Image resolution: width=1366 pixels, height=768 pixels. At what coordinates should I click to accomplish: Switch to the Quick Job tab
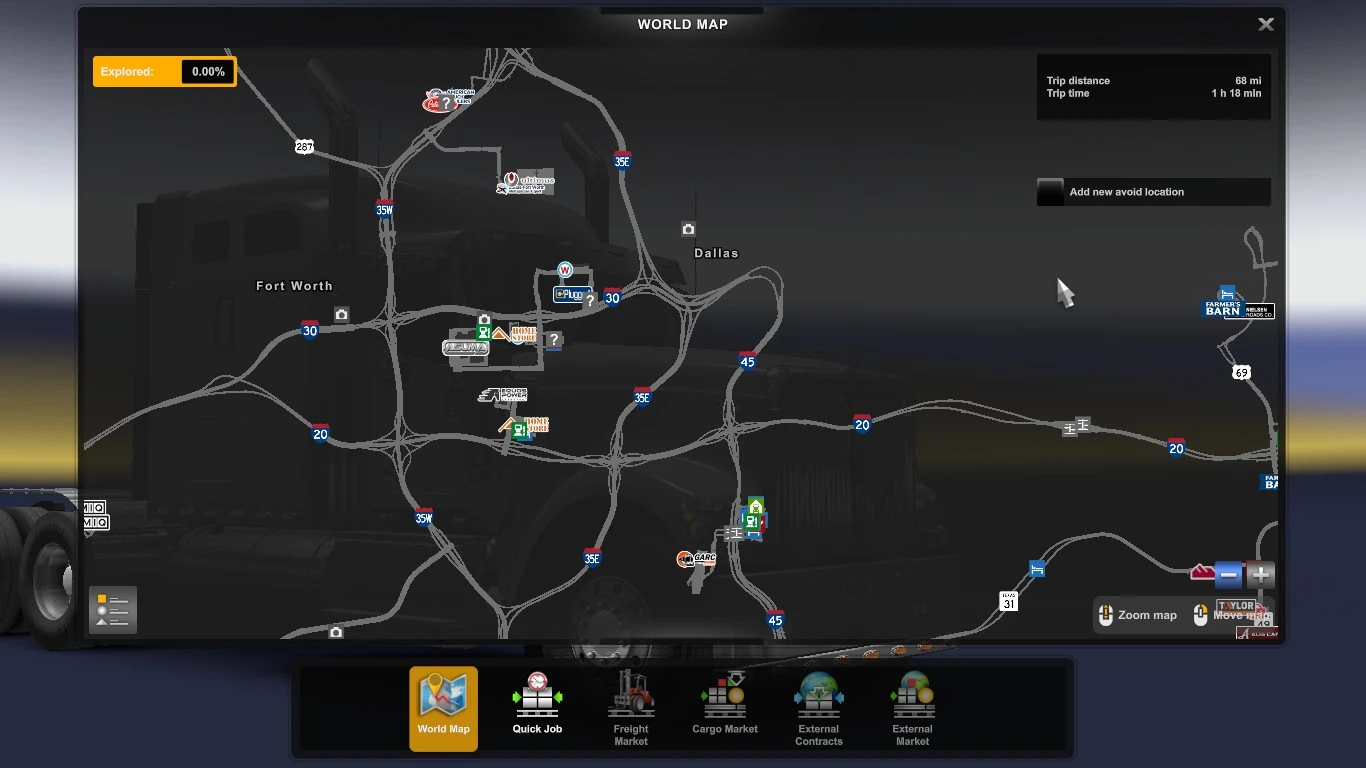pos(537,708)
